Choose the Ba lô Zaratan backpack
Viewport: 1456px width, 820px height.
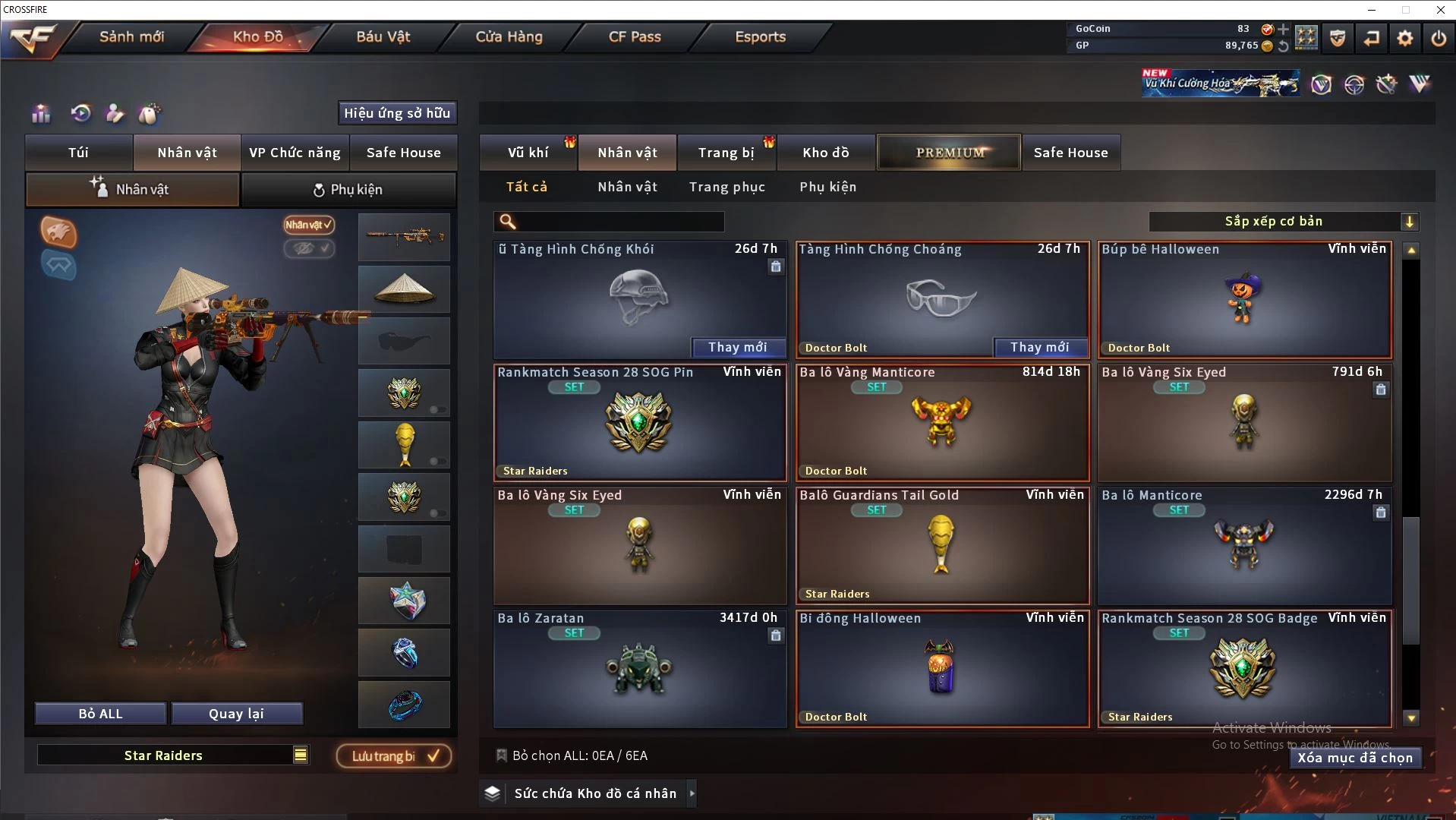point(639,669)
